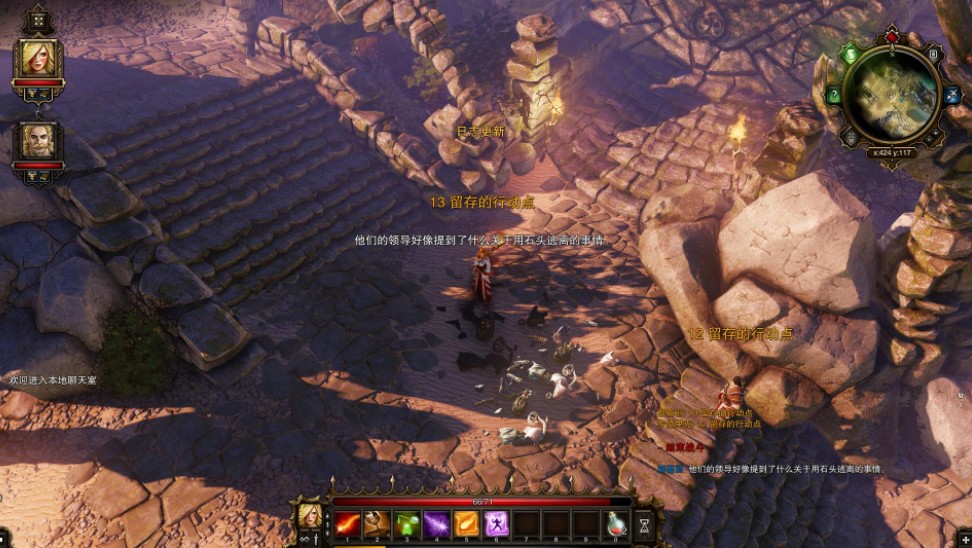Image resolution: width=972 pixels, height=548 pixels.
Task: Click the local chat welcome message
Action: point(53,380)
